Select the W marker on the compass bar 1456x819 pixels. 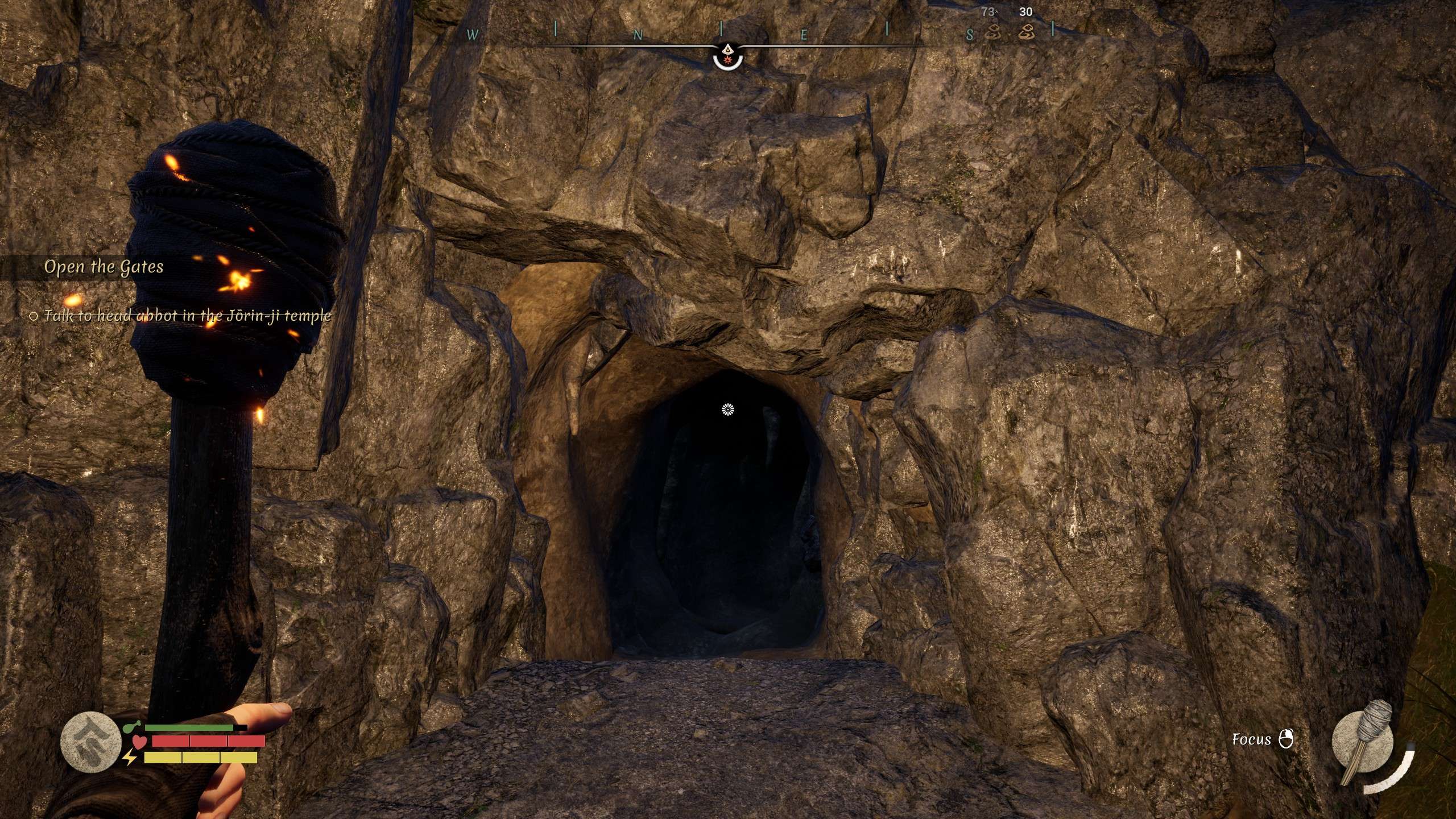[x=473, y=34]
